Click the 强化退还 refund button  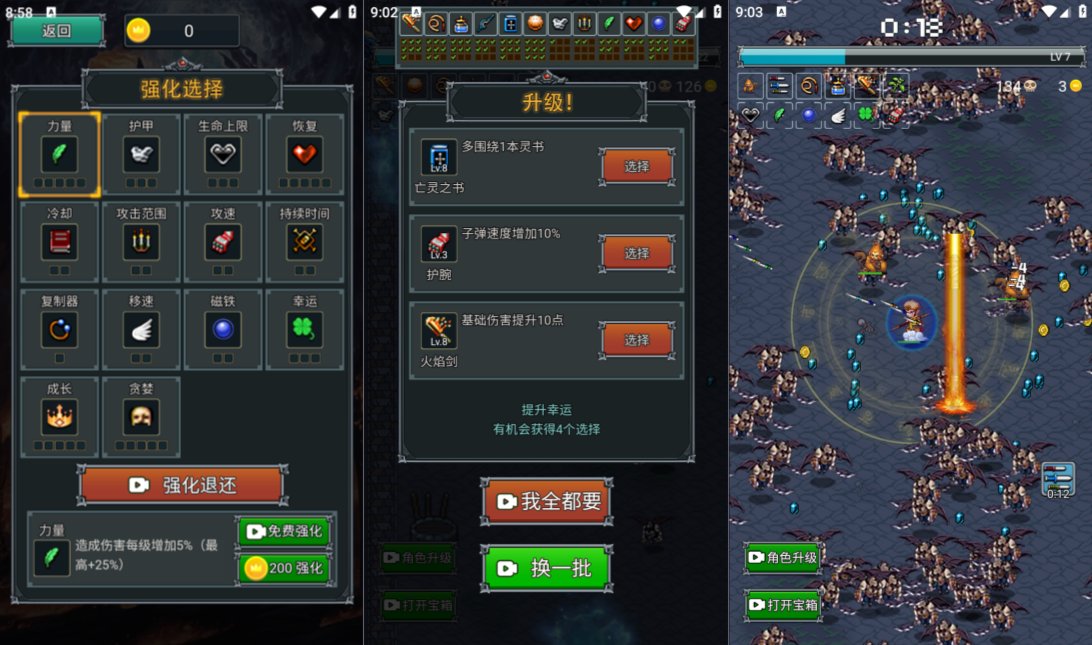coord(182,486)
